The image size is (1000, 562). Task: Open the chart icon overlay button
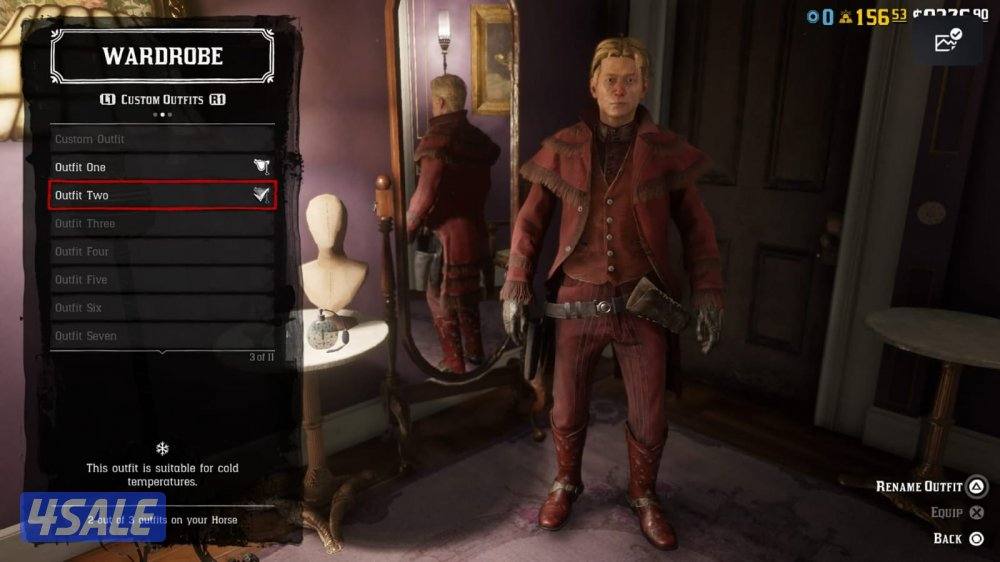point(946,42)
